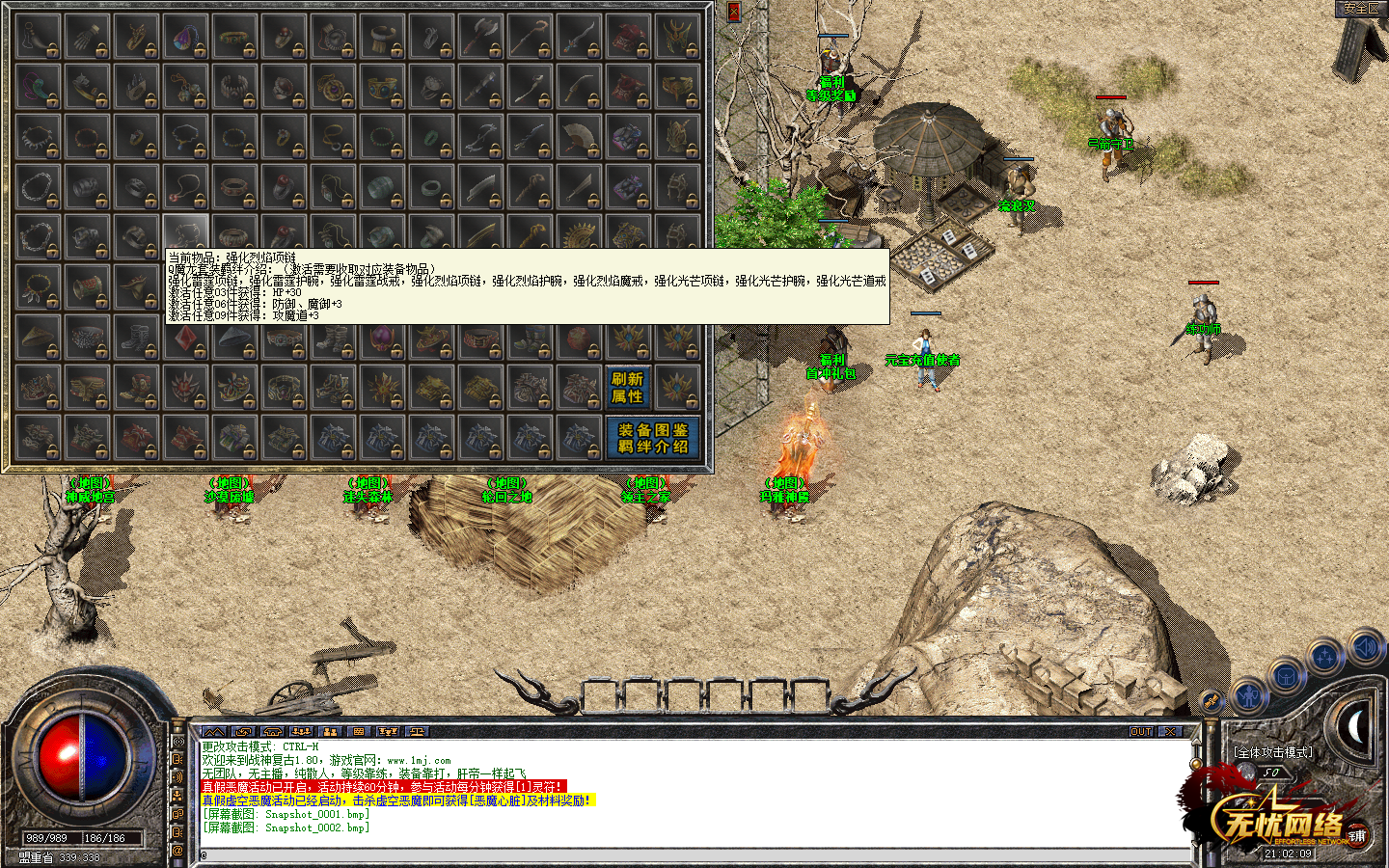Close the chat with the X button
Screen dimensions: 1389x868
(1170, 732)
